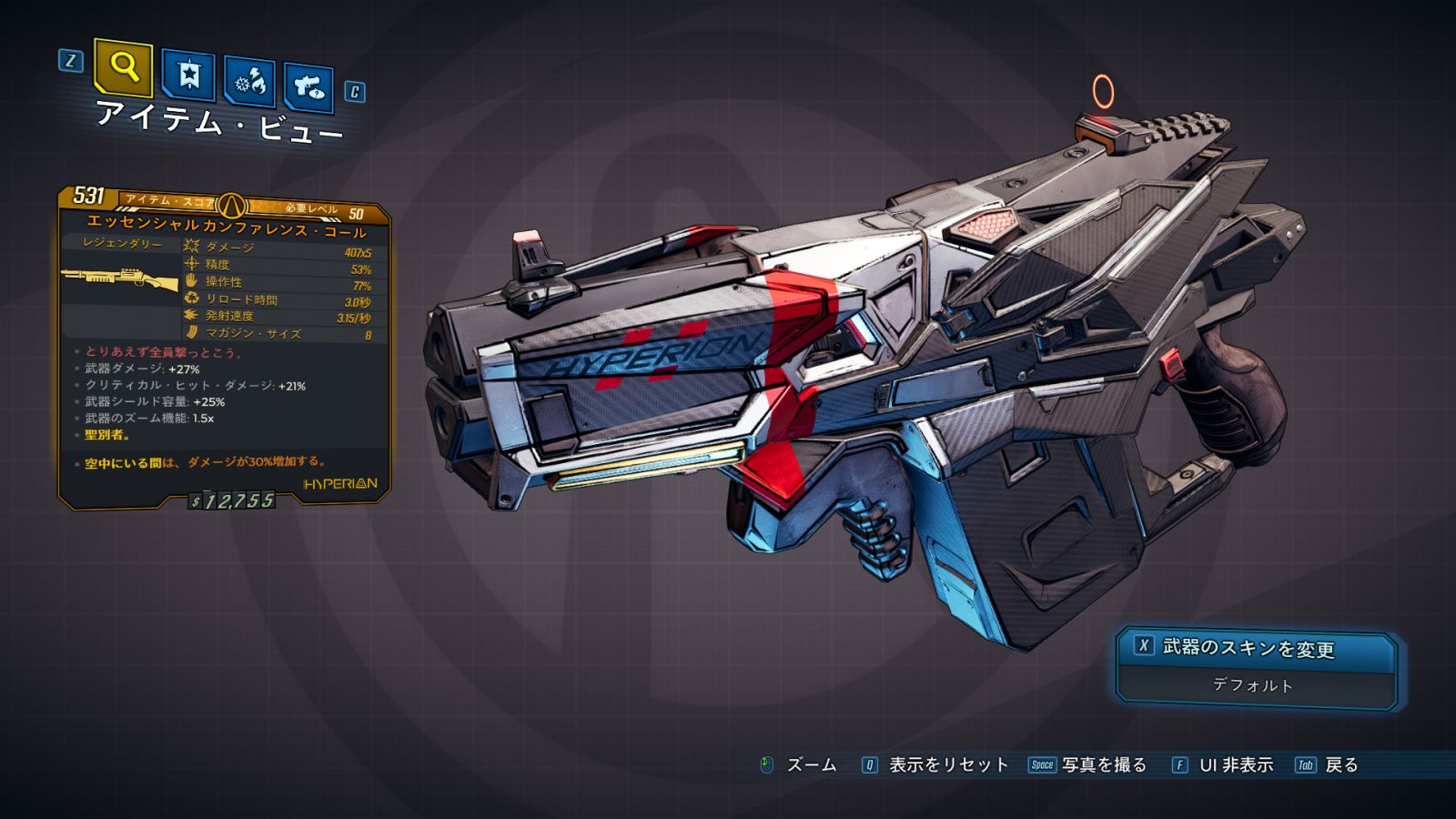This screenshot has width=1456, height=819.
Task: Select the magnifying glass Item View tab
Action: point(123,68)
